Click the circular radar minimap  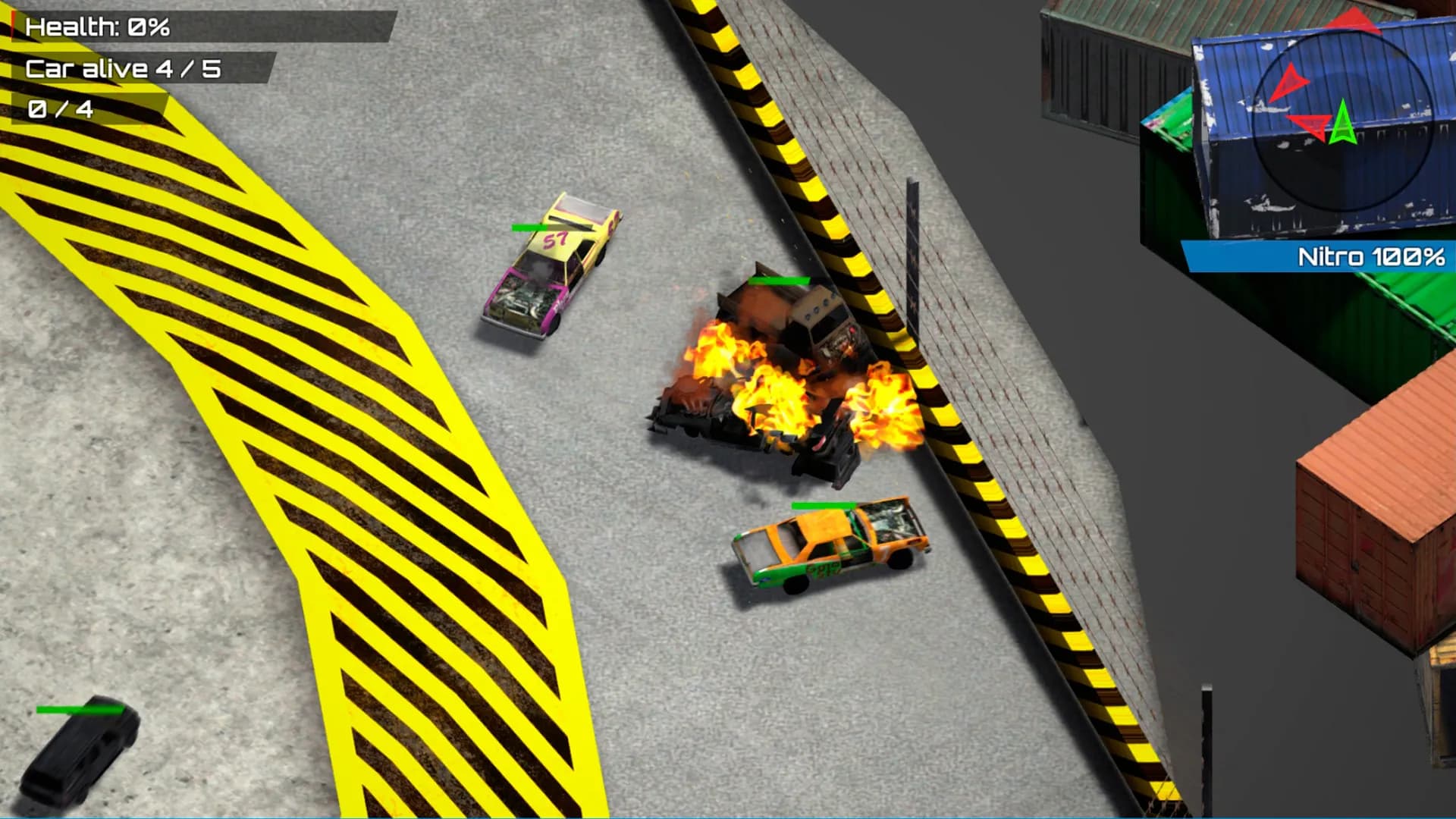tap(1341, 122)
